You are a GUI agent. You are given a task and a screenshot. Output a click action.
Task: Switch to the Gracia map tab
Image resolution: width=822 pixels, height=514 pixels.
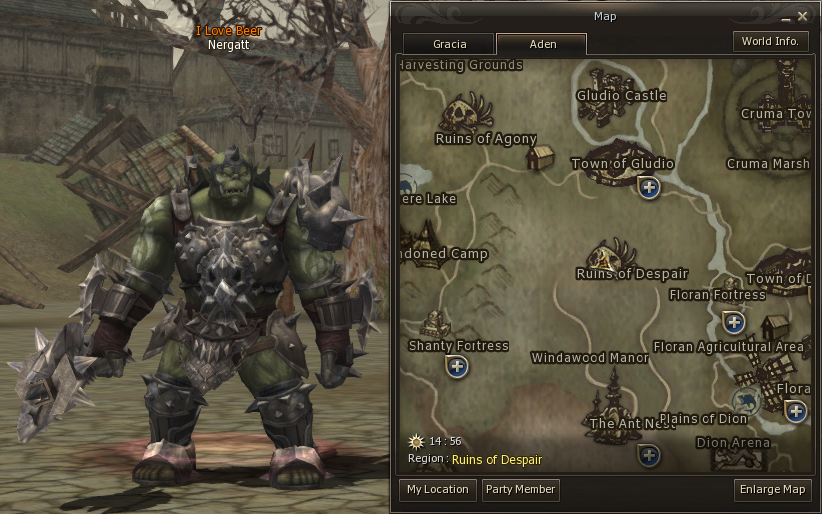449,44
